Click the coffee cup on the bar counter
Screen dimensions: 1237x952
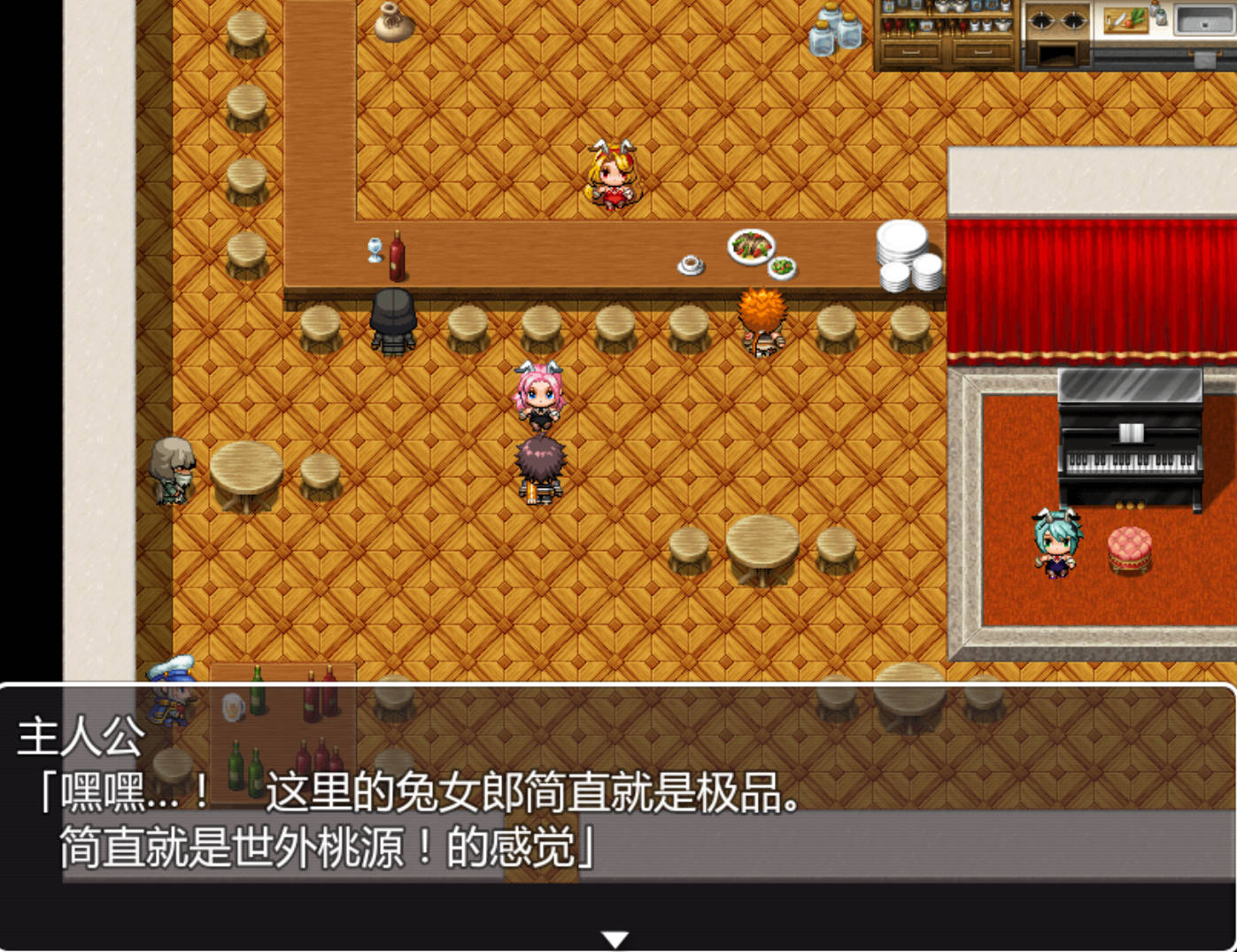point(690,264)
